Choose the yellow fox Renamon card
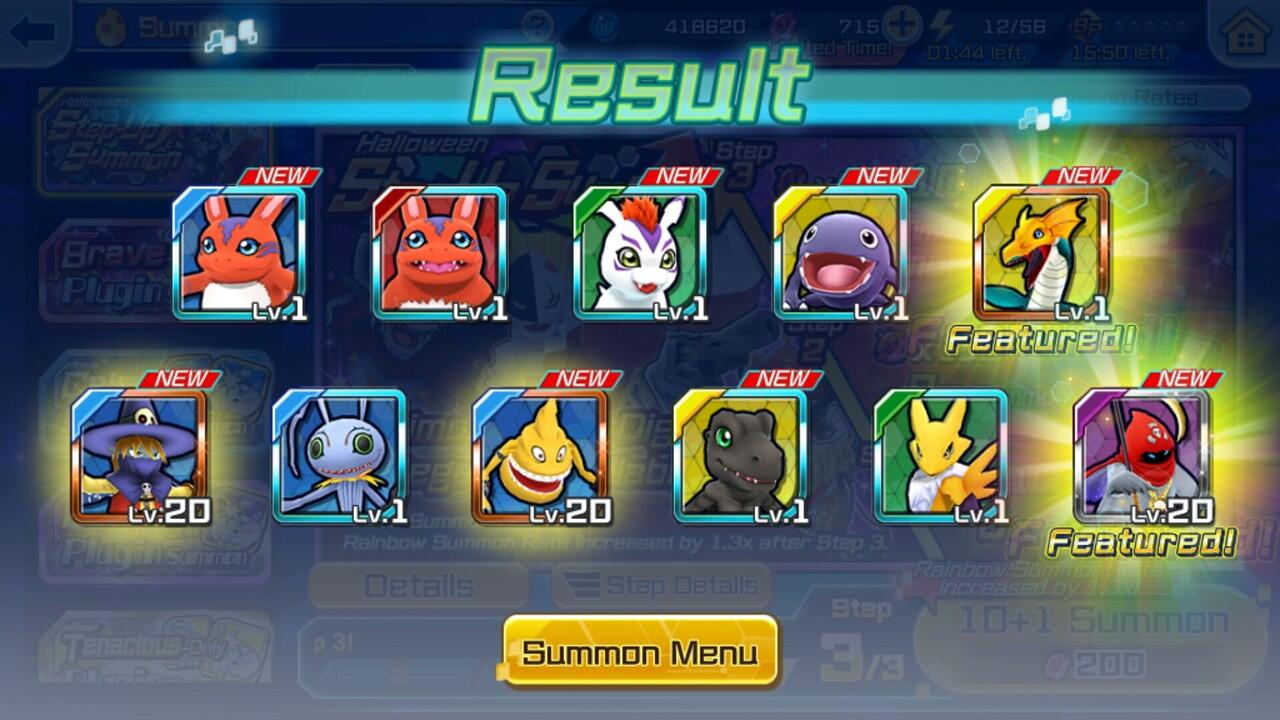 click(941, 456)
